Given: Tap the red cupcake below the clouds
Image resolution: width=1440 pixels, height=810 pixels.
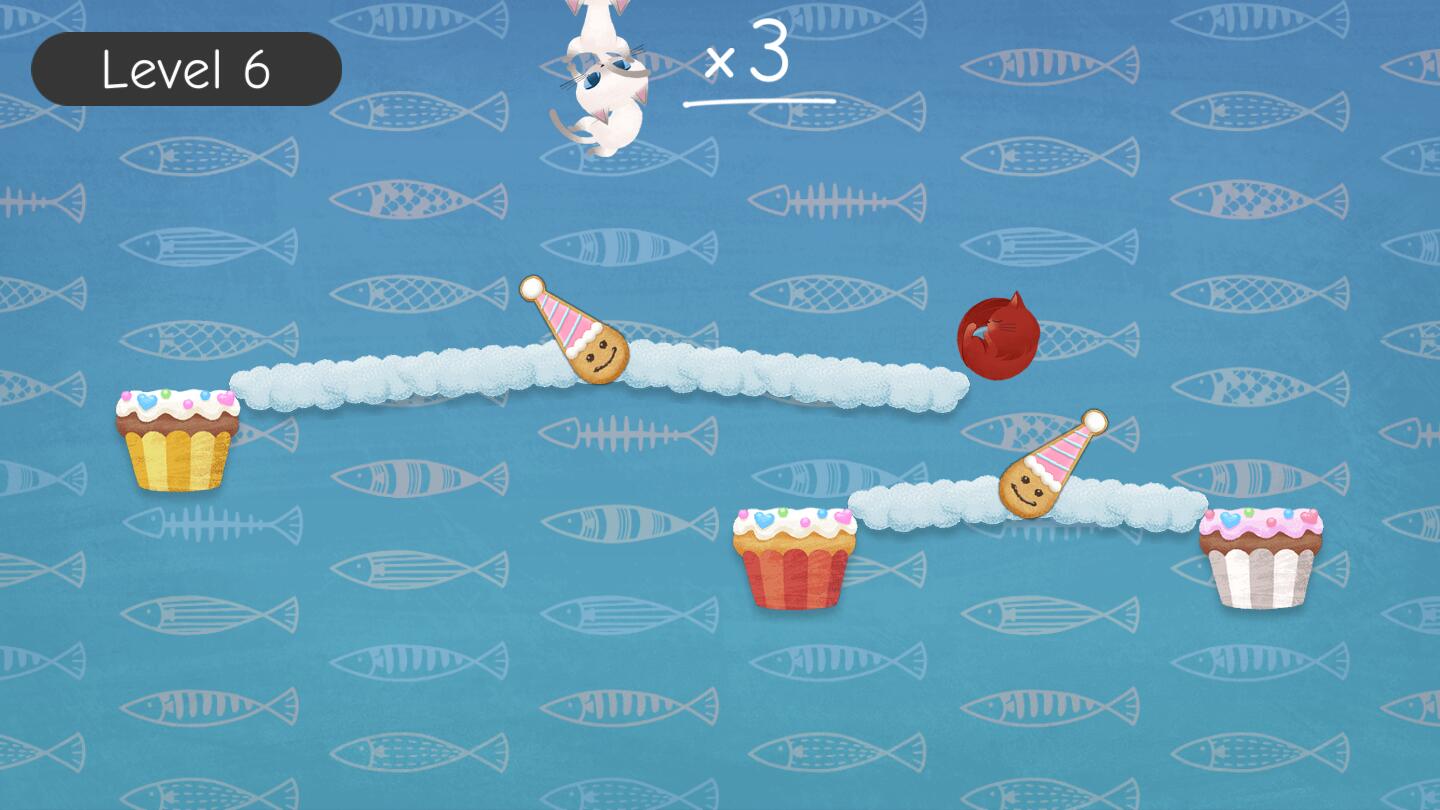Looking at the screenshot, I should 795,555.
